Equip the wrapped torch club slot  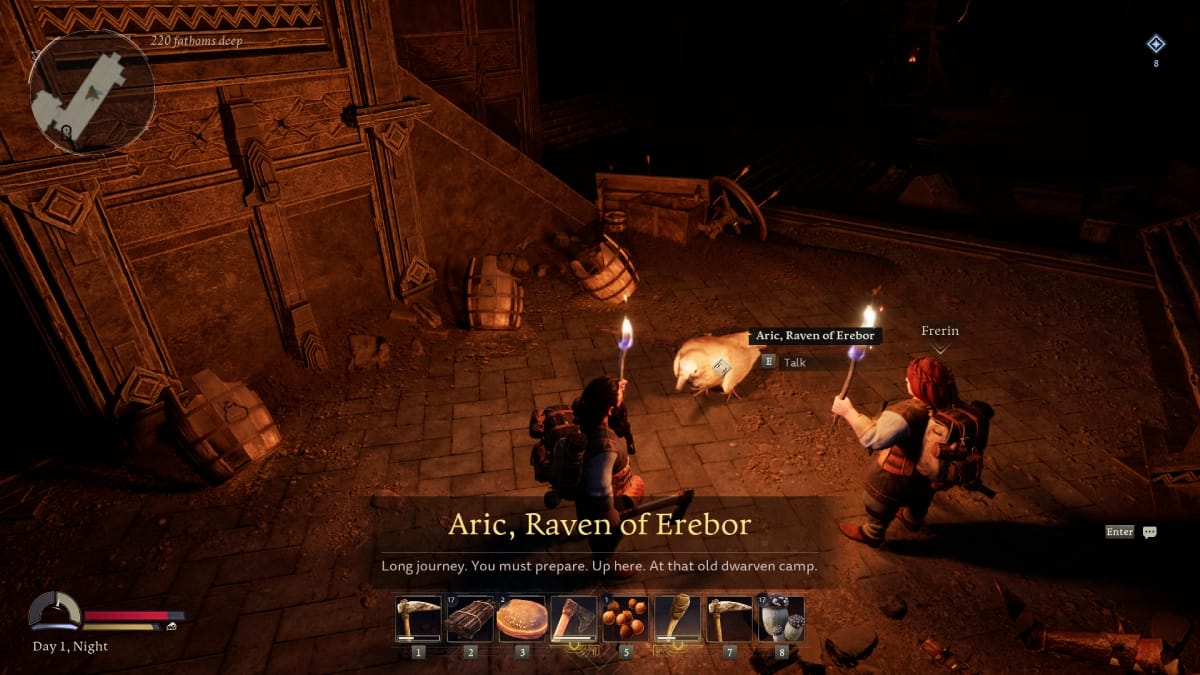(x=678, y=619)
